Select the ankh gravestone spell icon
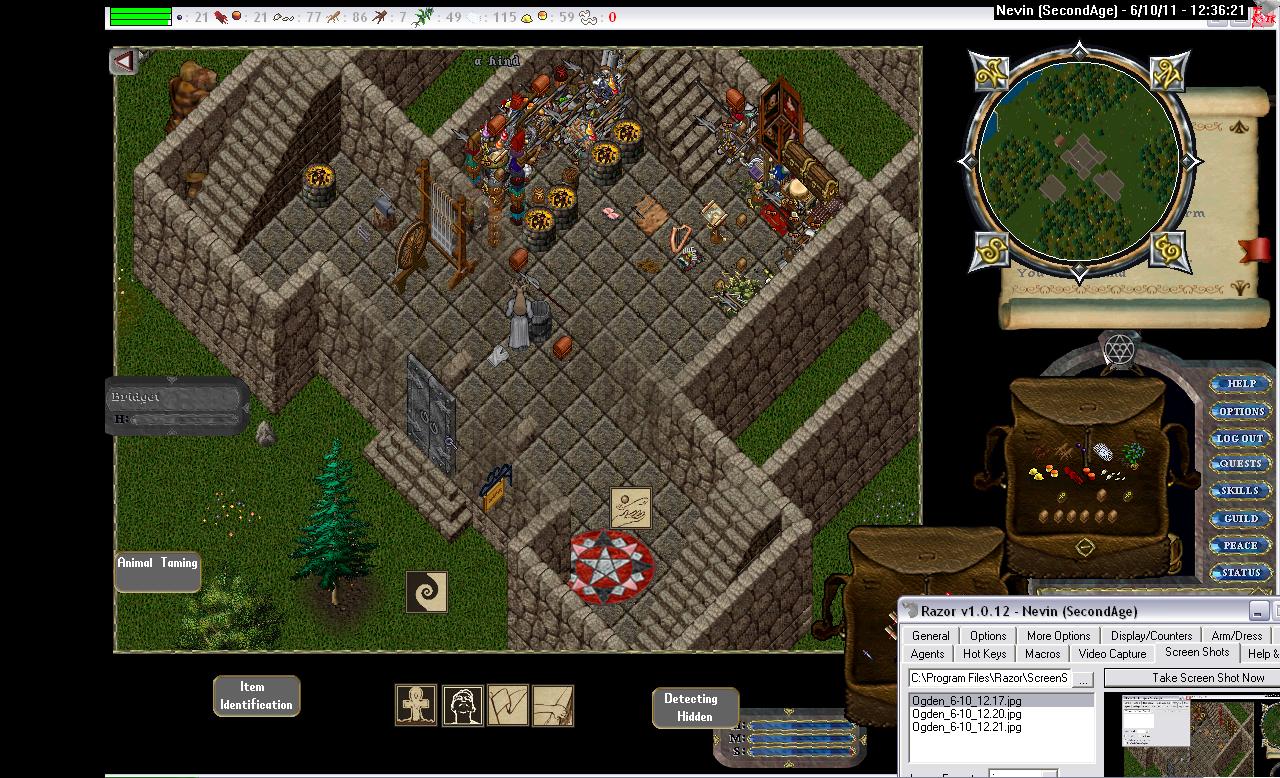Screen dimensions: 1280x778 (x=415, y=705)
